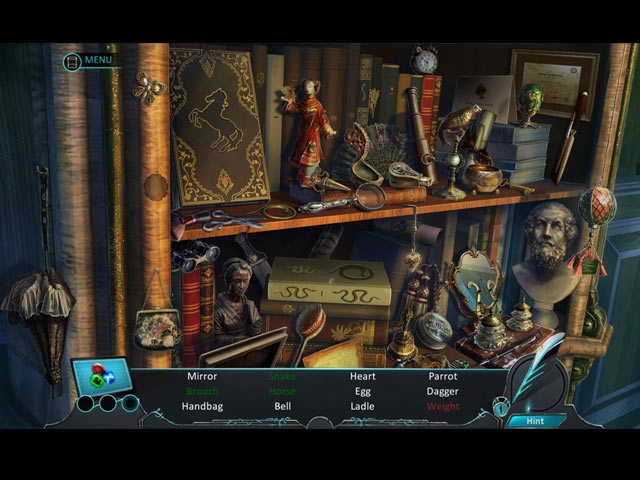
Task: Open the game MENU
Action: [91, 60]
